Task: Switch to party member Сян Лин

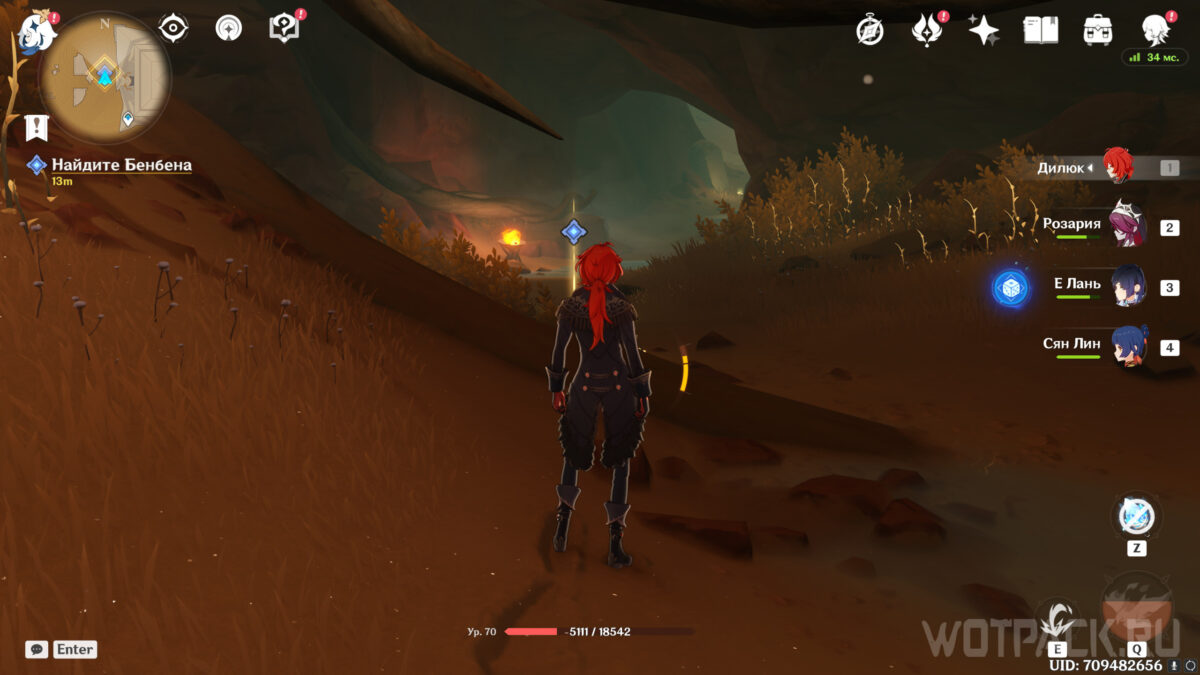Action: point(1129,347)
